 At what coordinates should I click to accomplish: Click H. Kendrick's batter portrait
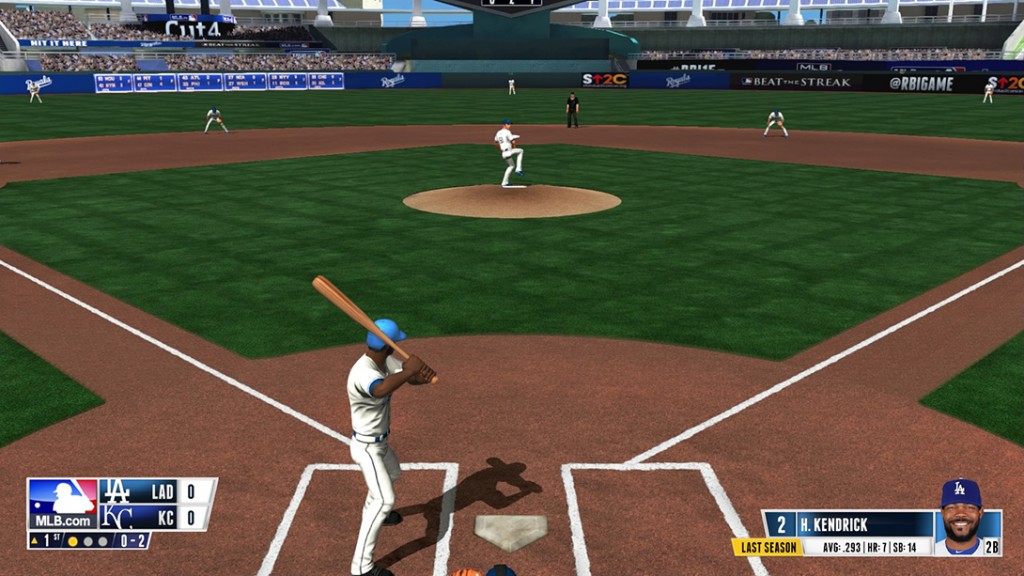tap(961, 515)
